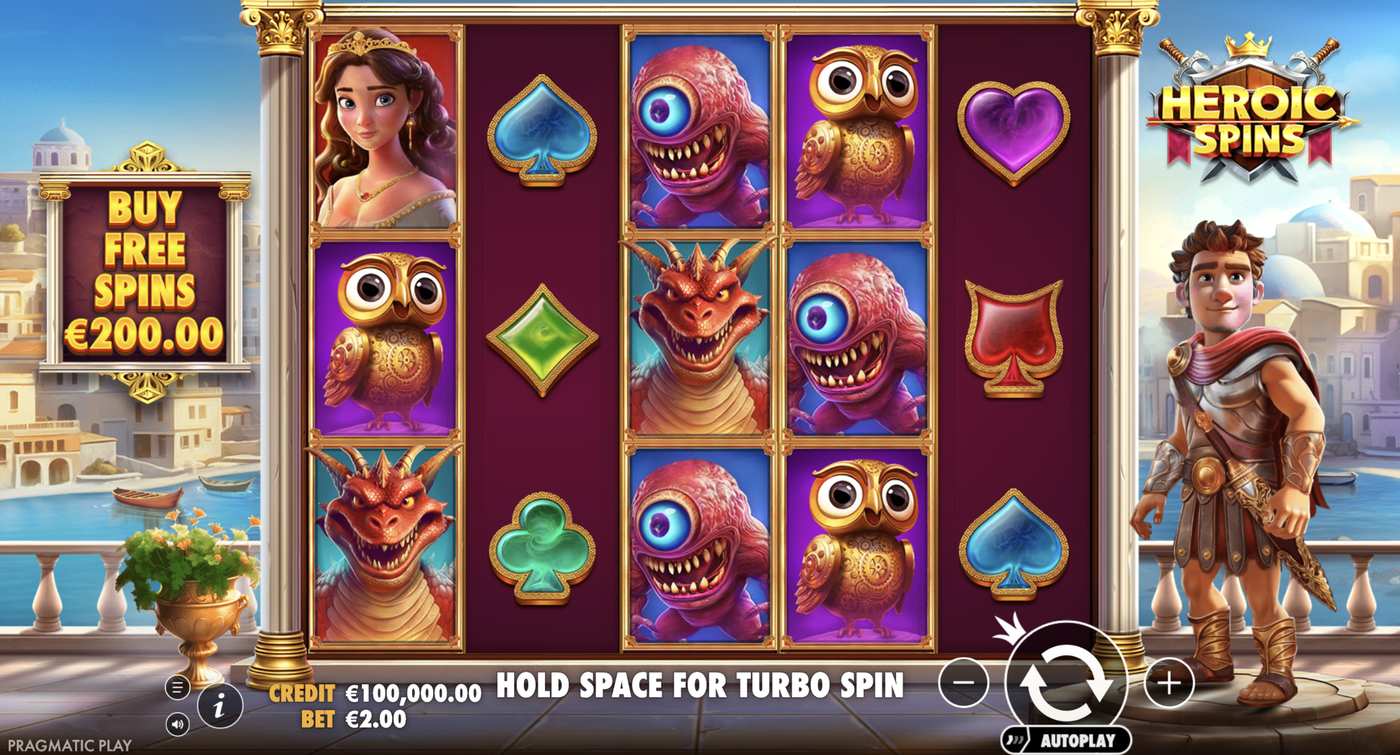
Task: Click the golden owl symbol on reel four
Action: 860,135
